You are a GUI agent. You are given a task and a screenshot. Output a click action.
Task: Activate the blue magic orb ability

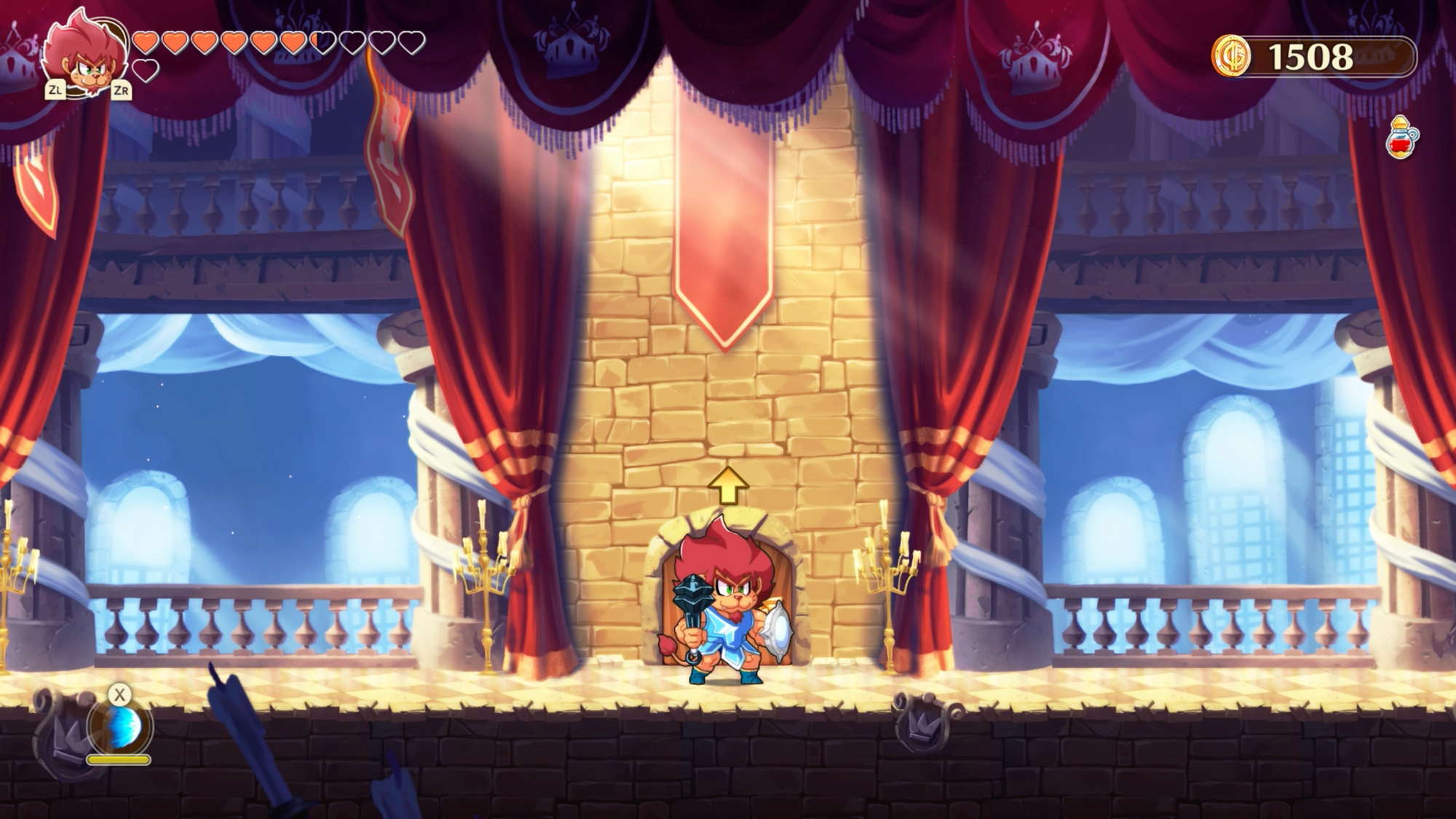pos(121,726)
